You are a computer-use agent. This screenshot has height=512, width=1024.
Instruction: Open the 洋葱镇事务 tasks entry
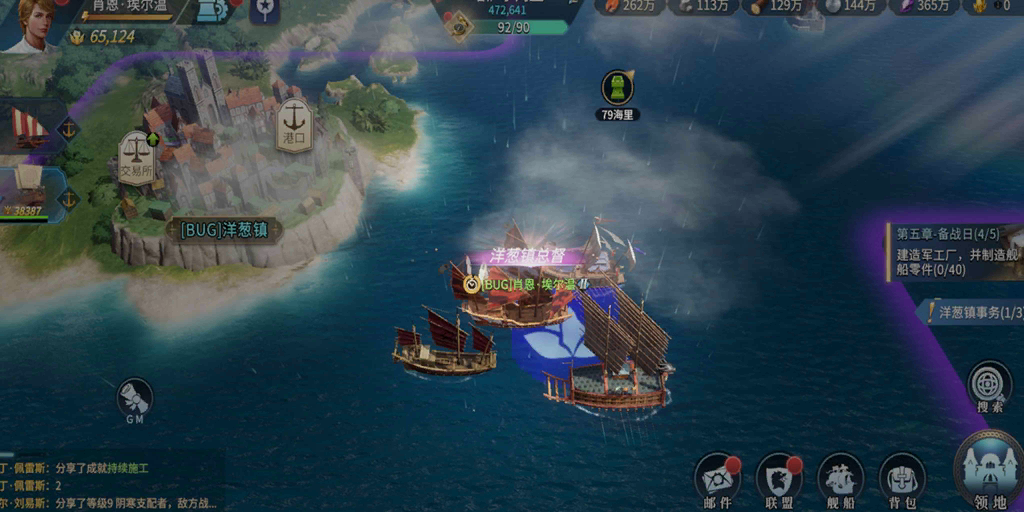(974, 313)
